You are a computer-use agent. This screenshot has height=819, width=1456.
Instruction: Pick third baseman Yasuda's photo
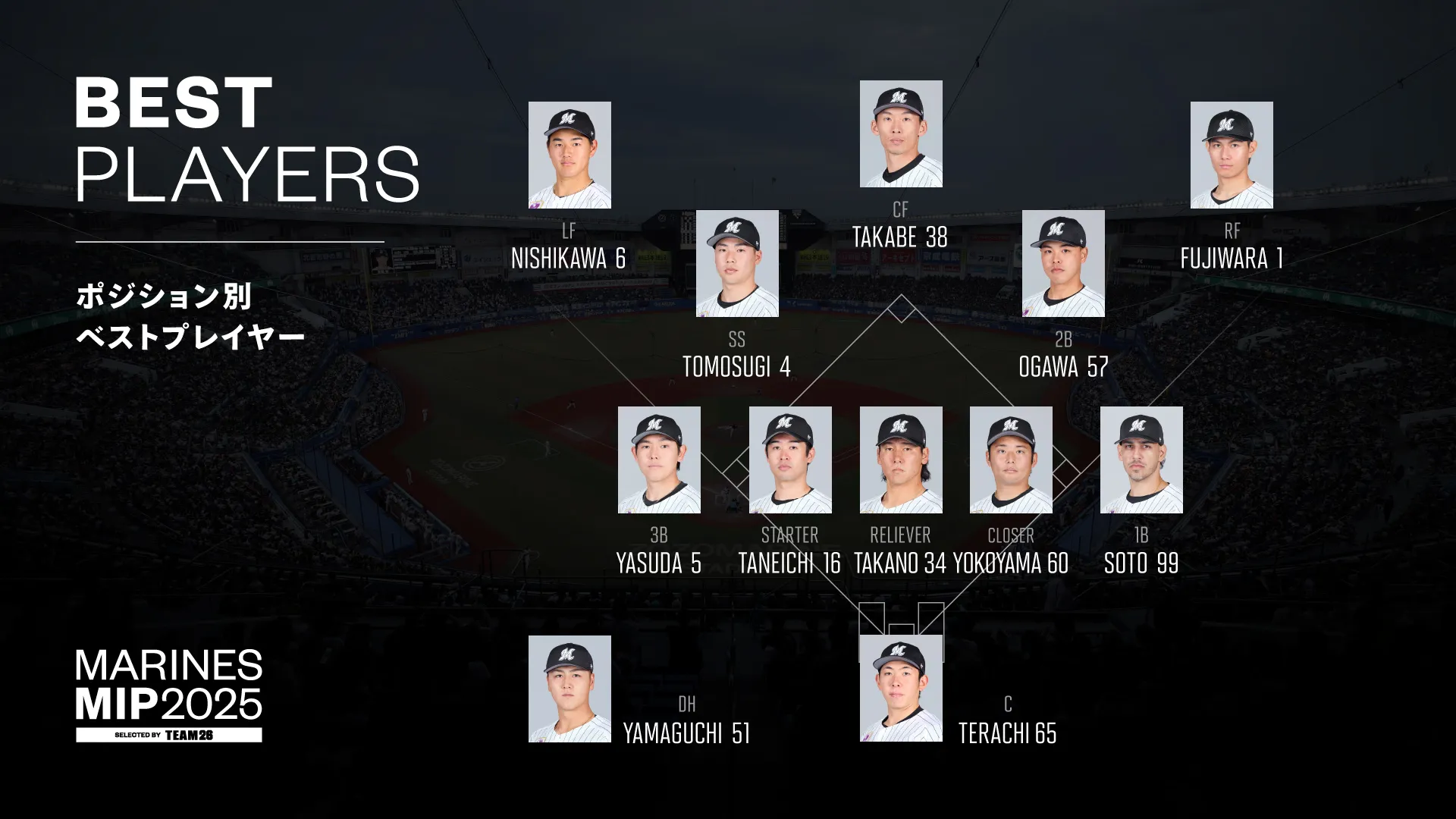[659, 460]
